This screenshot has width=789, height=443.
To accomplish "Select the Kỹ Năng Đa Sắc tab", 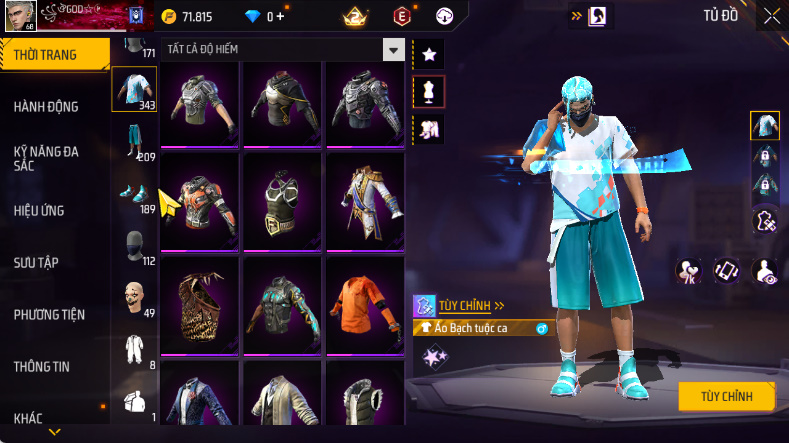I will pos(46,158).
